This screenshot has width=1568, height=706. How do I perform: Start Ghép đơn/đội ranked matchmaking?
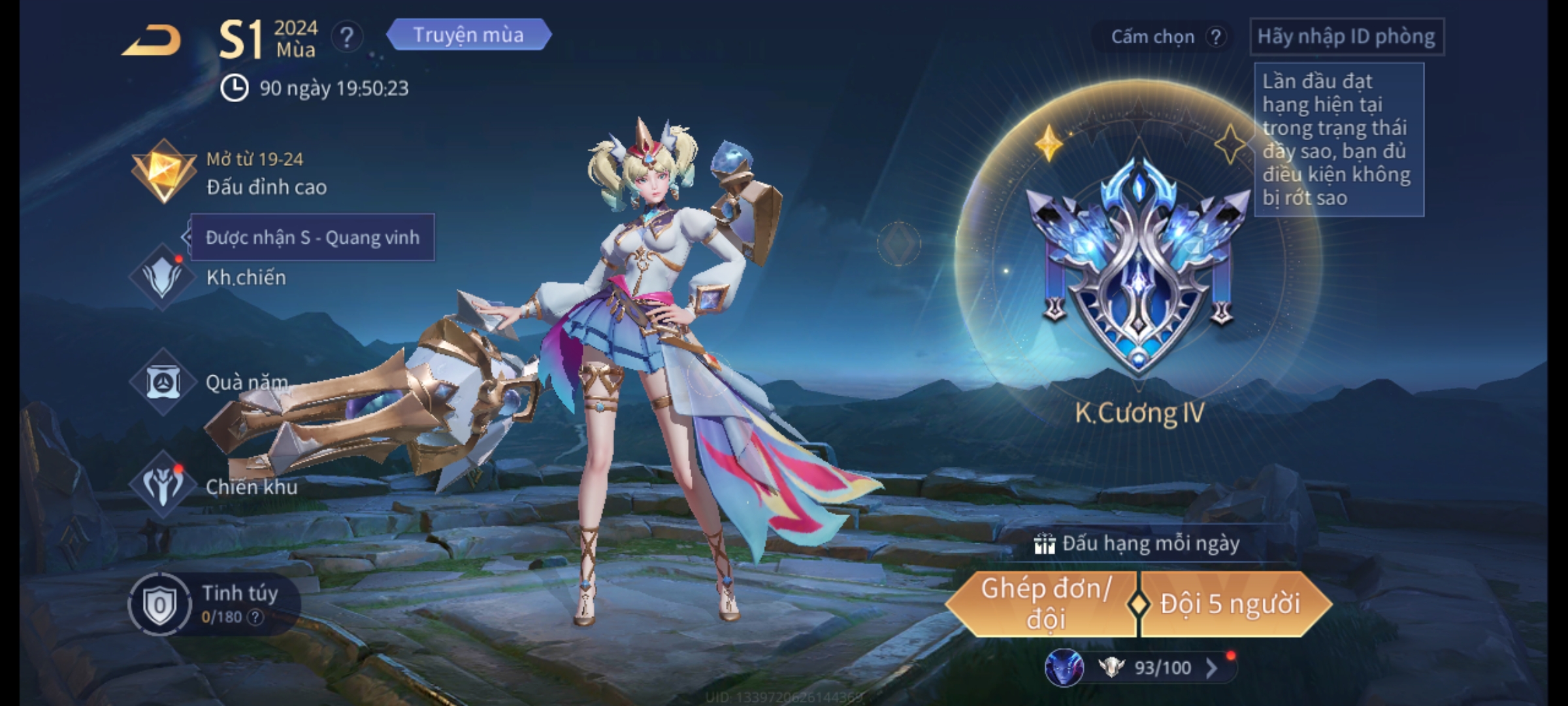pos(1044,605)
